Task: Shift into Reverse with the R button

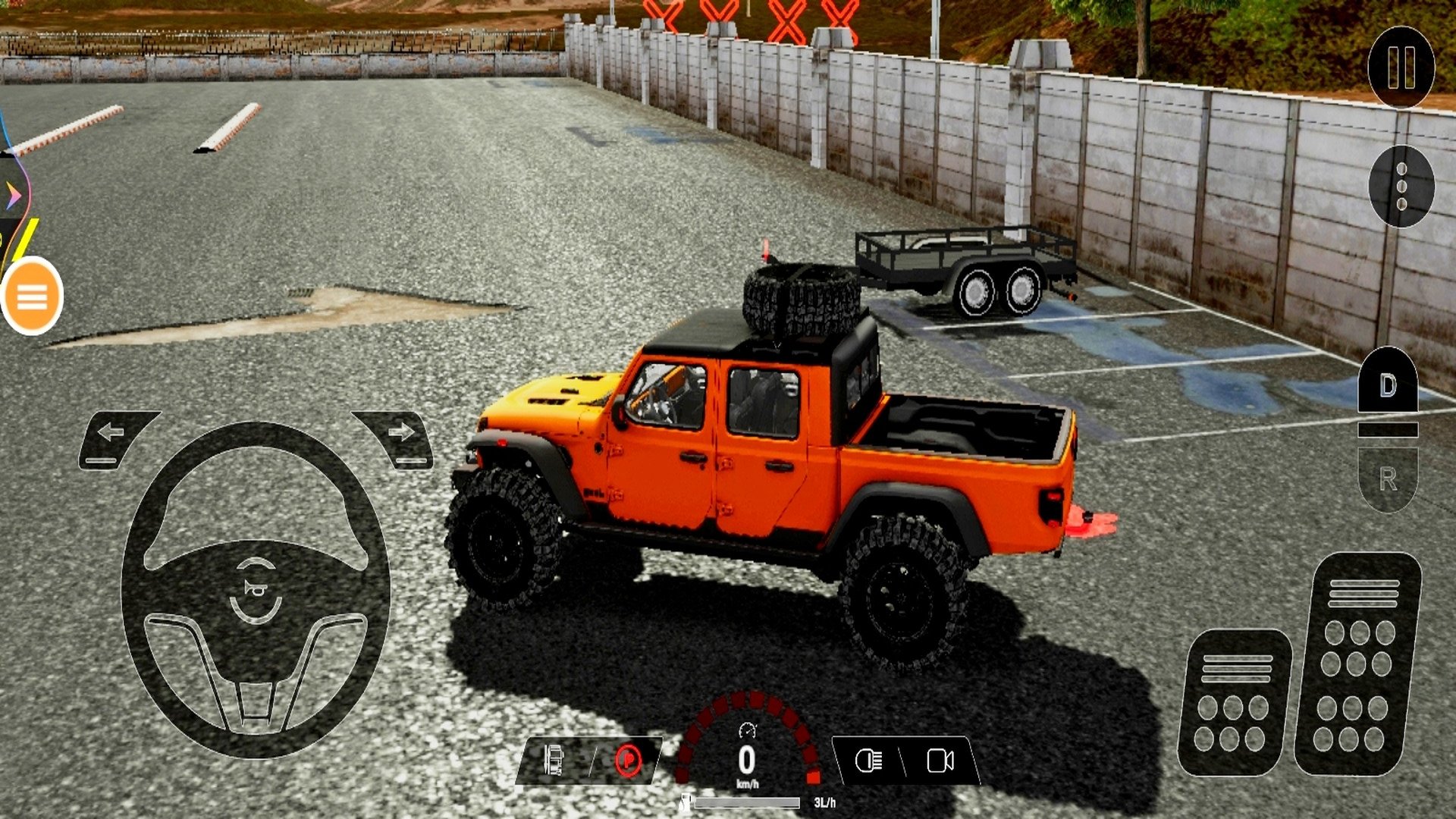Action: [1387, 479]
